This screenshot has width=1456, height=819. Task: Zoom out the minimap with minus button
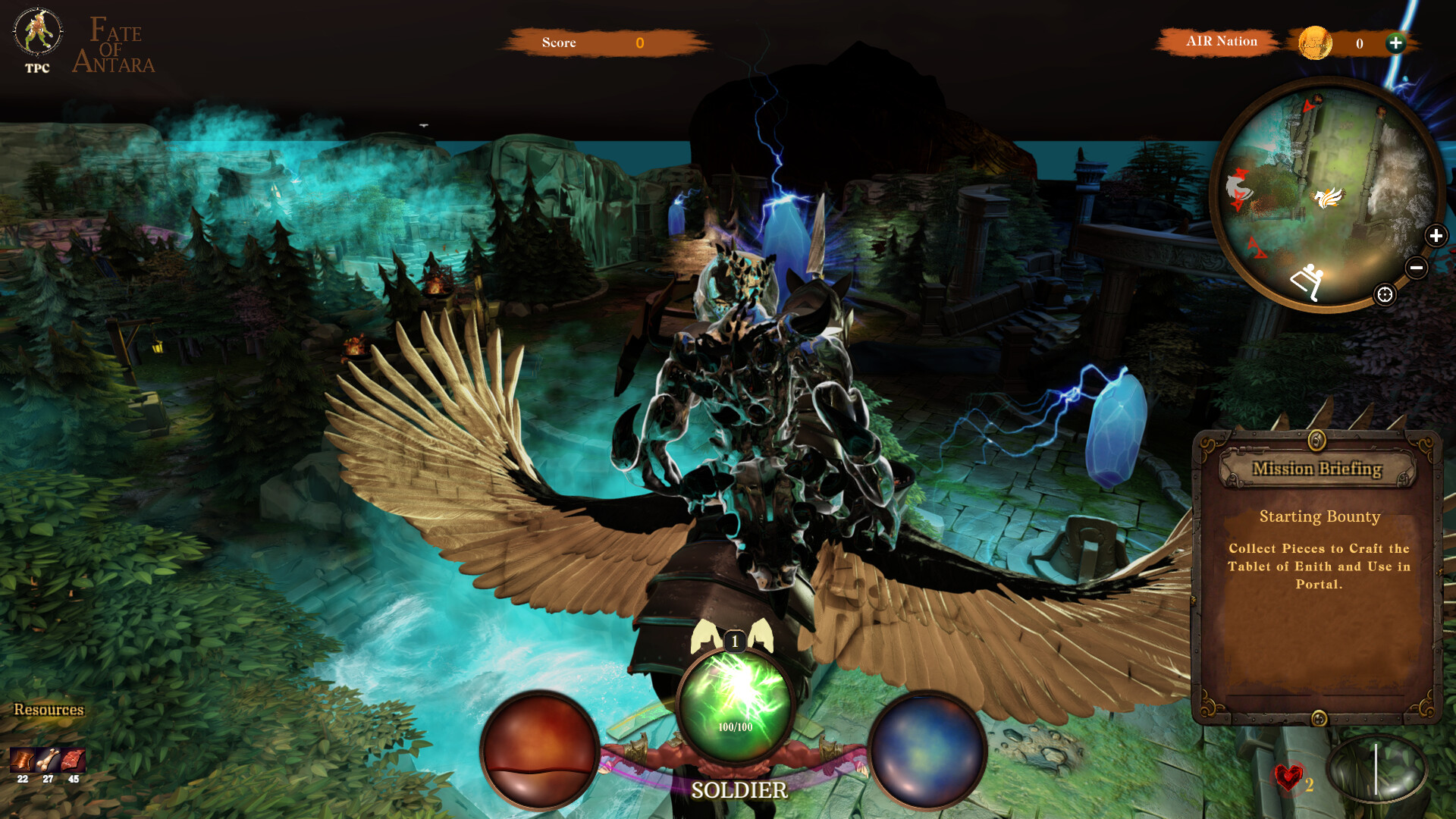(1418, 267)
